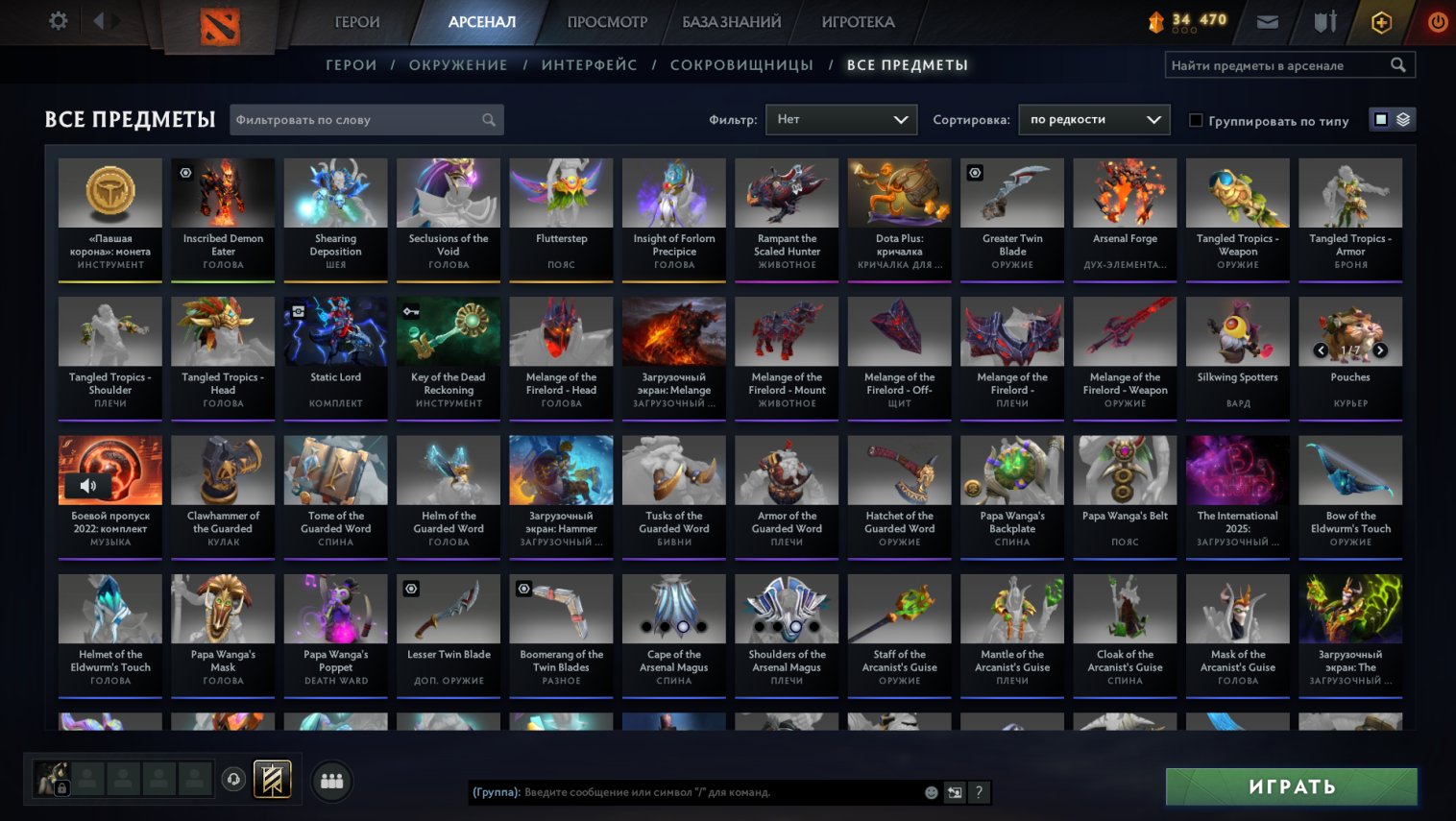Enable the 'Группировать по типу' checkbox
Screen dimensions: 1456x821
[1196, 119]
